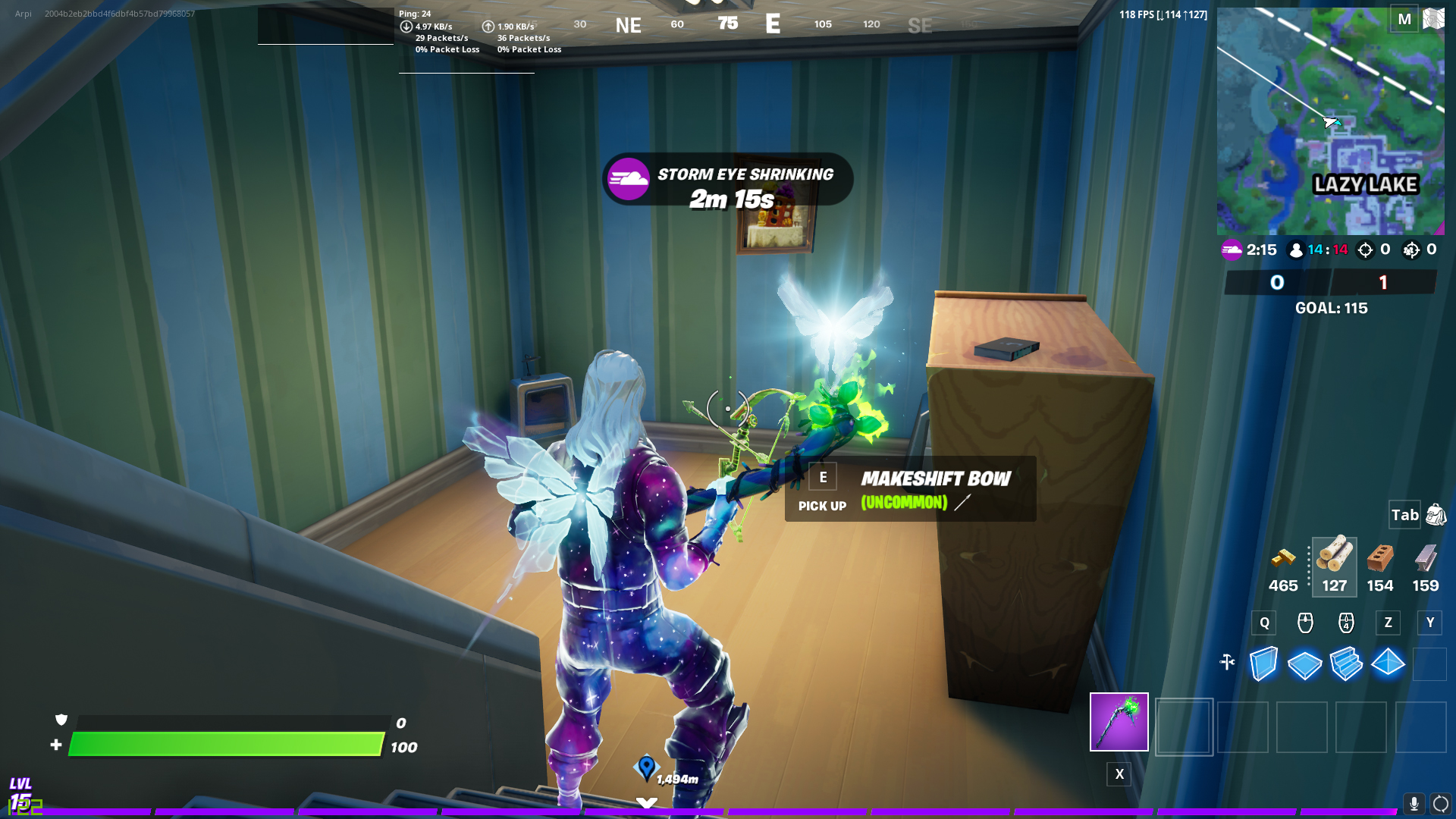Open the full map icon
The height and width of the screenshot is (819, 1456).
coord(1433,19)
